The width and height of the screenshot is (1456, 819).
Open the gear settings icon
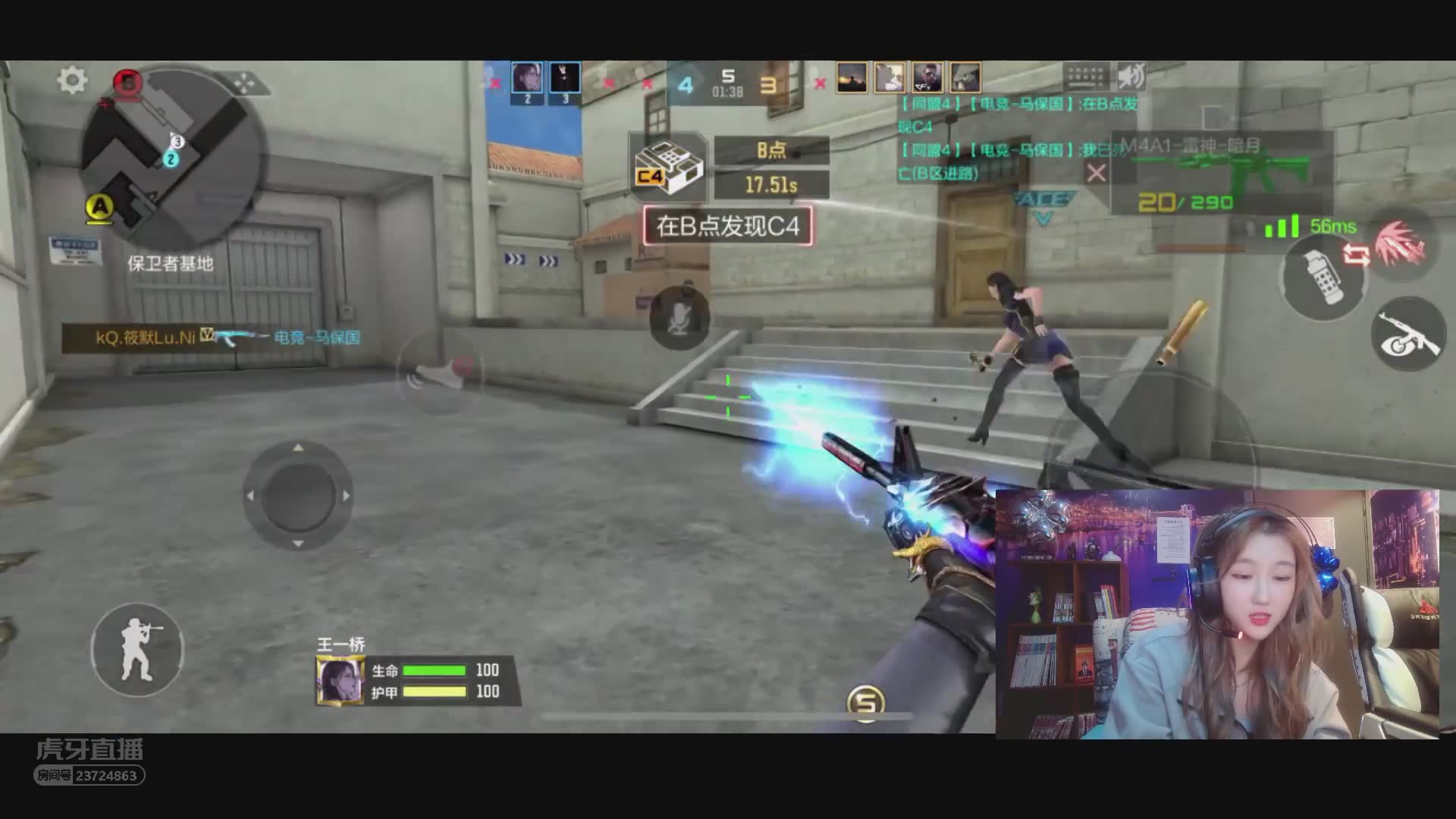click(x=72, y=80)
